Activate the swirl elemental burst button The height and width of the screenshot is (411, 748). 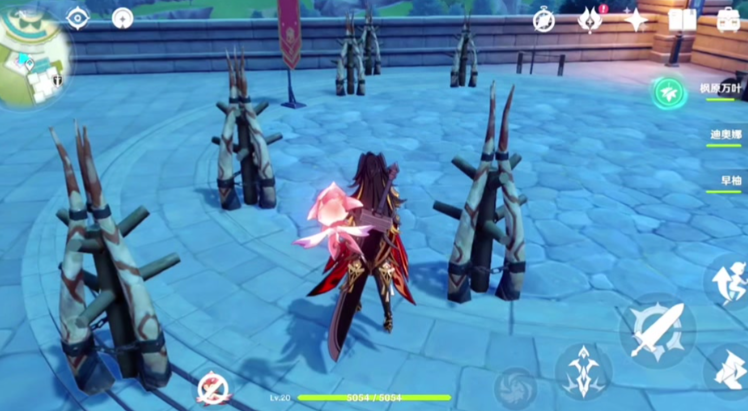pos(517,387)
